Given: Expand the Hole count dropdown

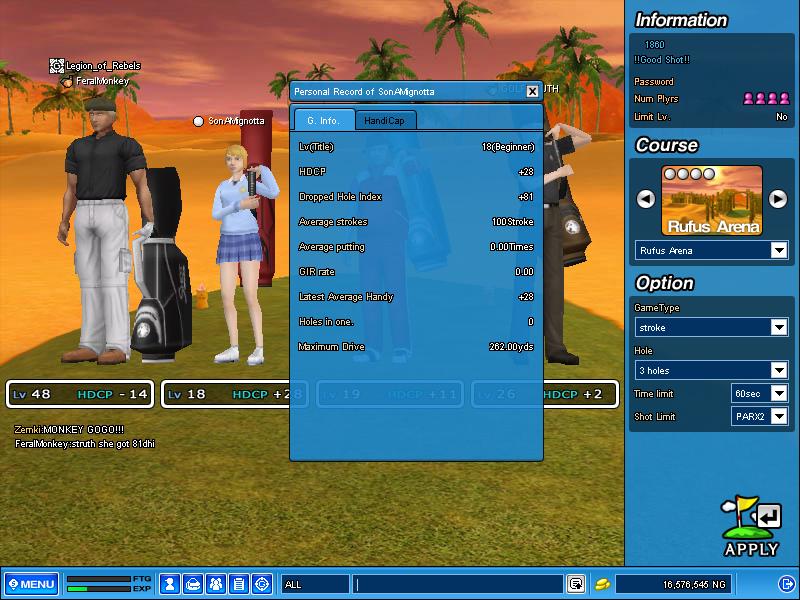Looking at the screenshot, I should point(779,371).
